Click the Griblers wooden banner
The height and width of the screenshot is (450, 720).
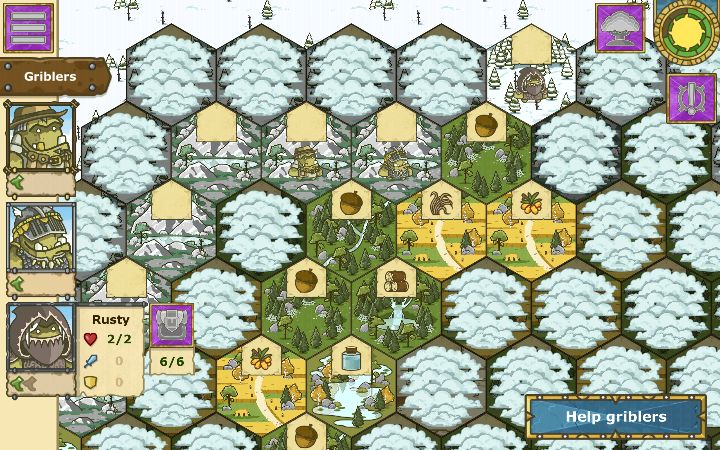point(52,76)
